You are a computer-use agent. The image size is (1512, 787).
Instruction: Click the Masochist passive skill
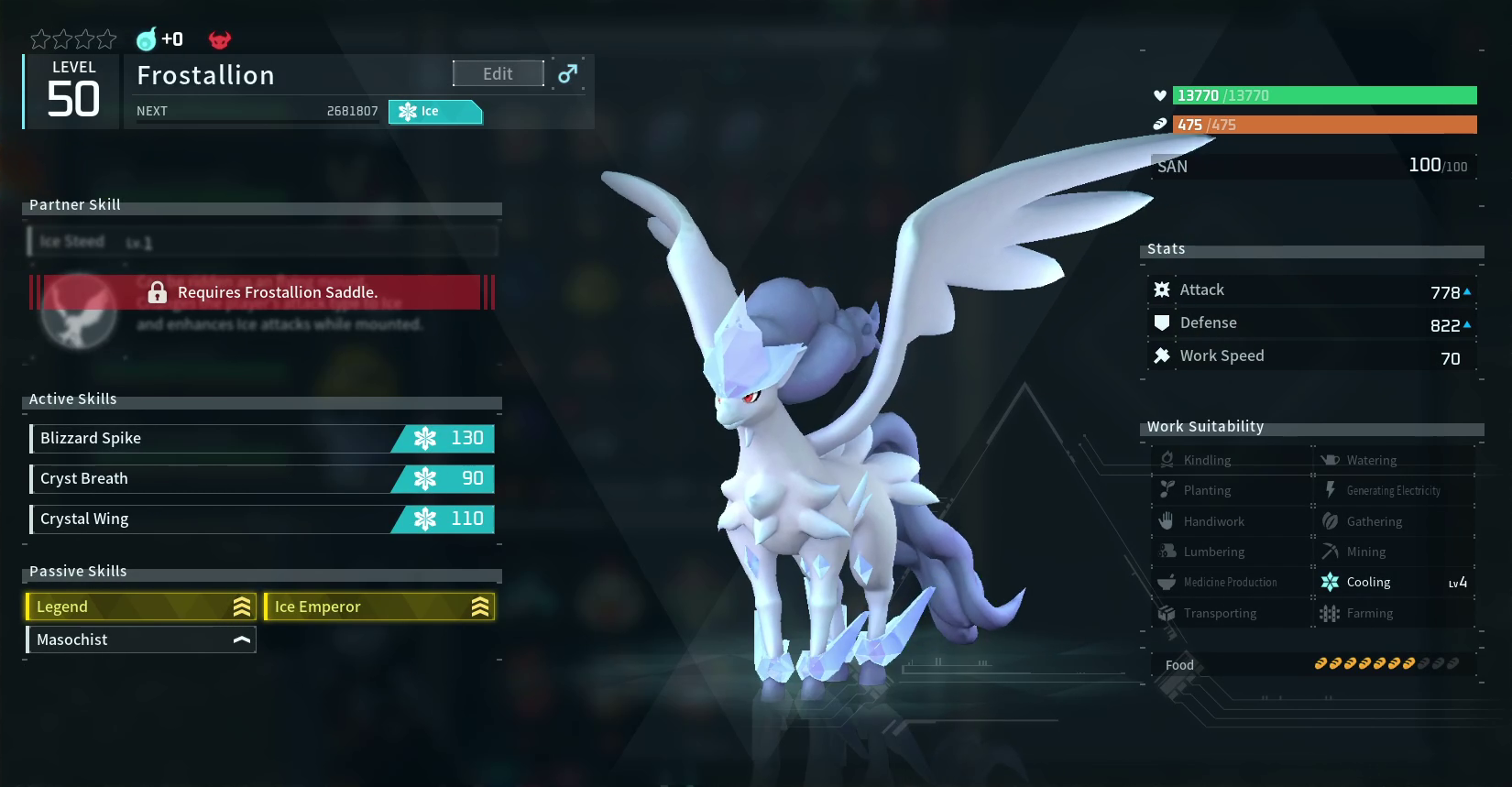(141, 639)
